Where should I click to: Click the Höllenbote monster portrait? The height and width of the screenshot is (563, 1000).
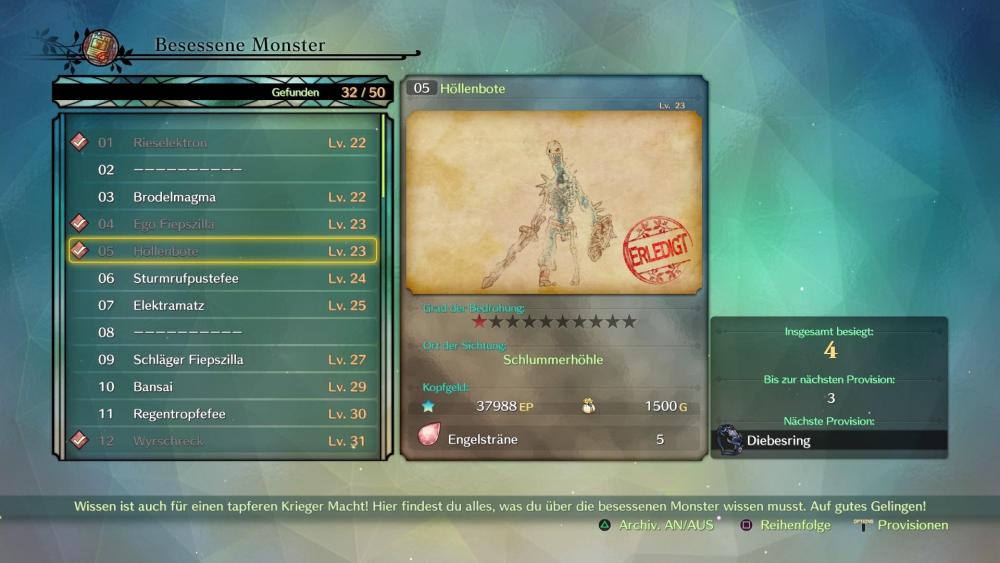point(553,203)
